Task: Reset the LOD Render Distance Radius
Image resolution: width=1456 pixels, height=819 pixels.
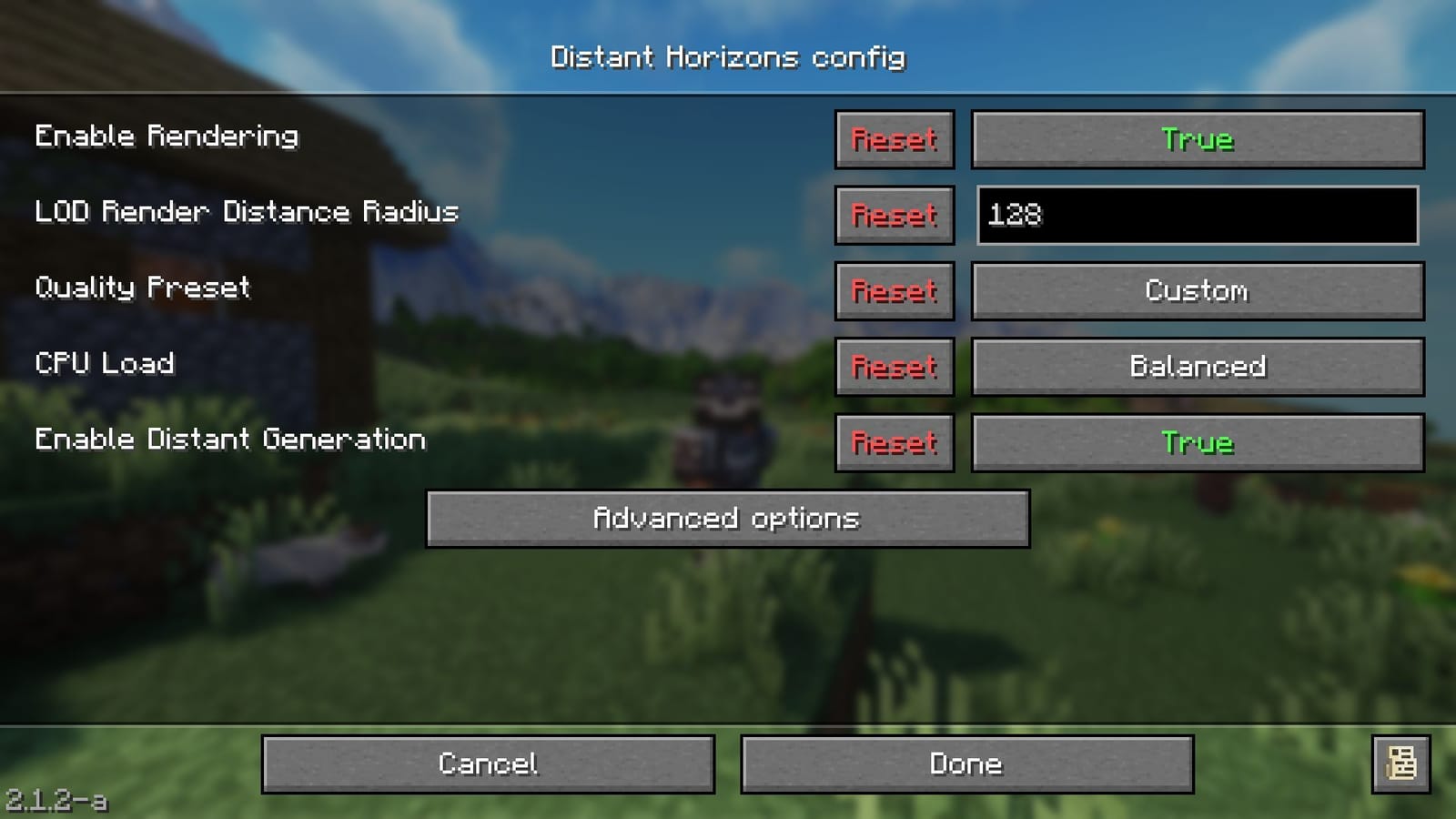Action: pyautogui.click(x=893, y=216)
